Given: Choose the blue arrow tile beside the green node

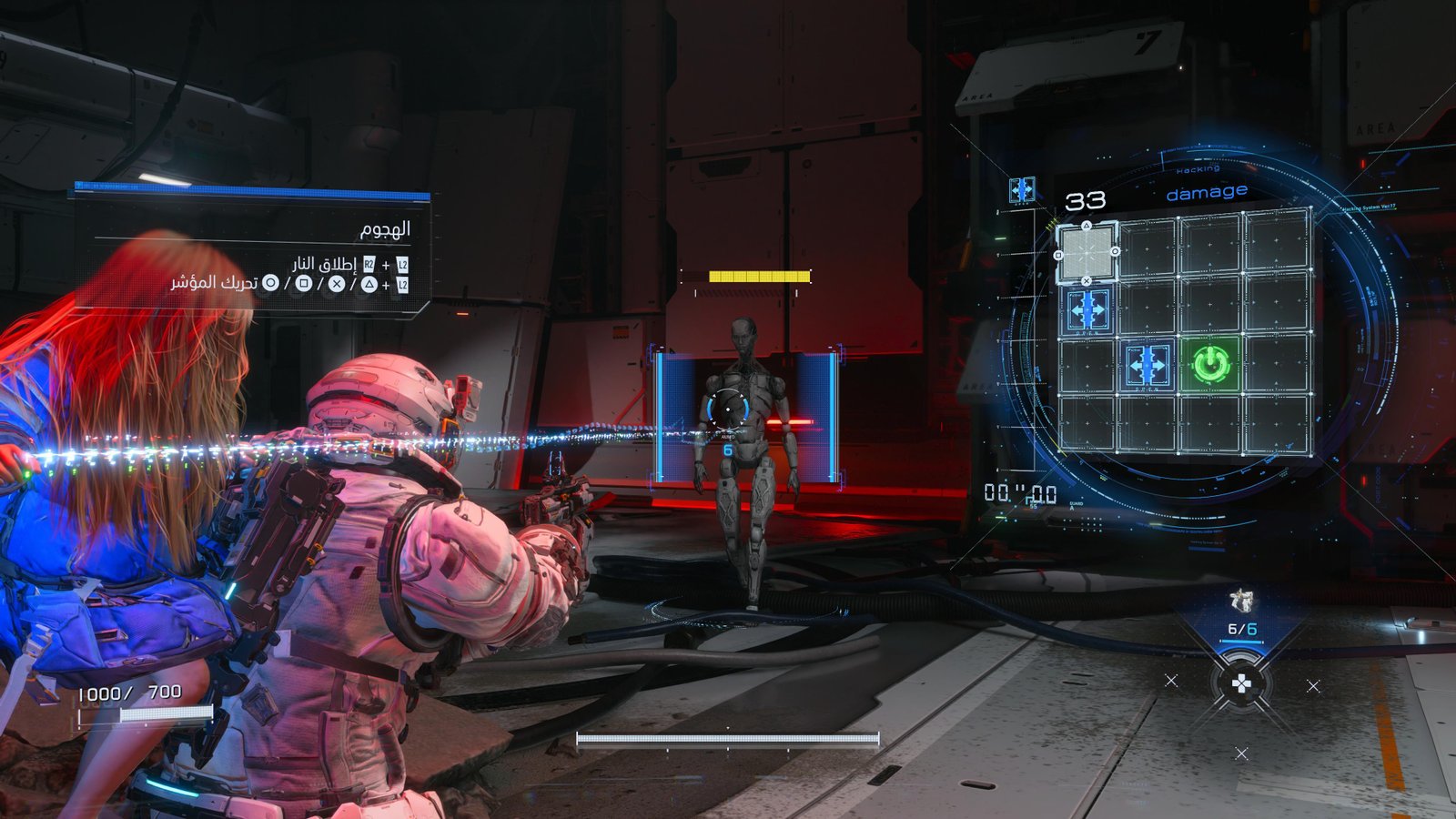Looking at the screenshot, I should (1148, 366).
